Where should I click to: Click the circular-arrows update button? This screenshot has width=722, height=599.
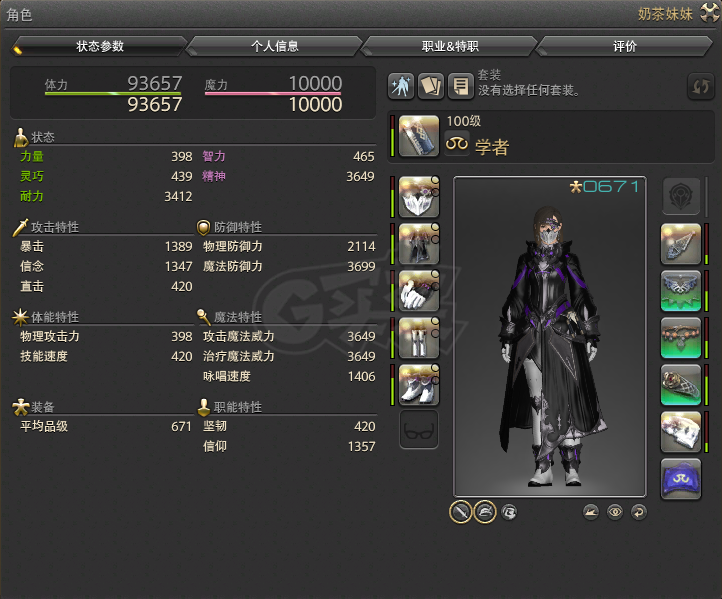[x=700, y=87]
